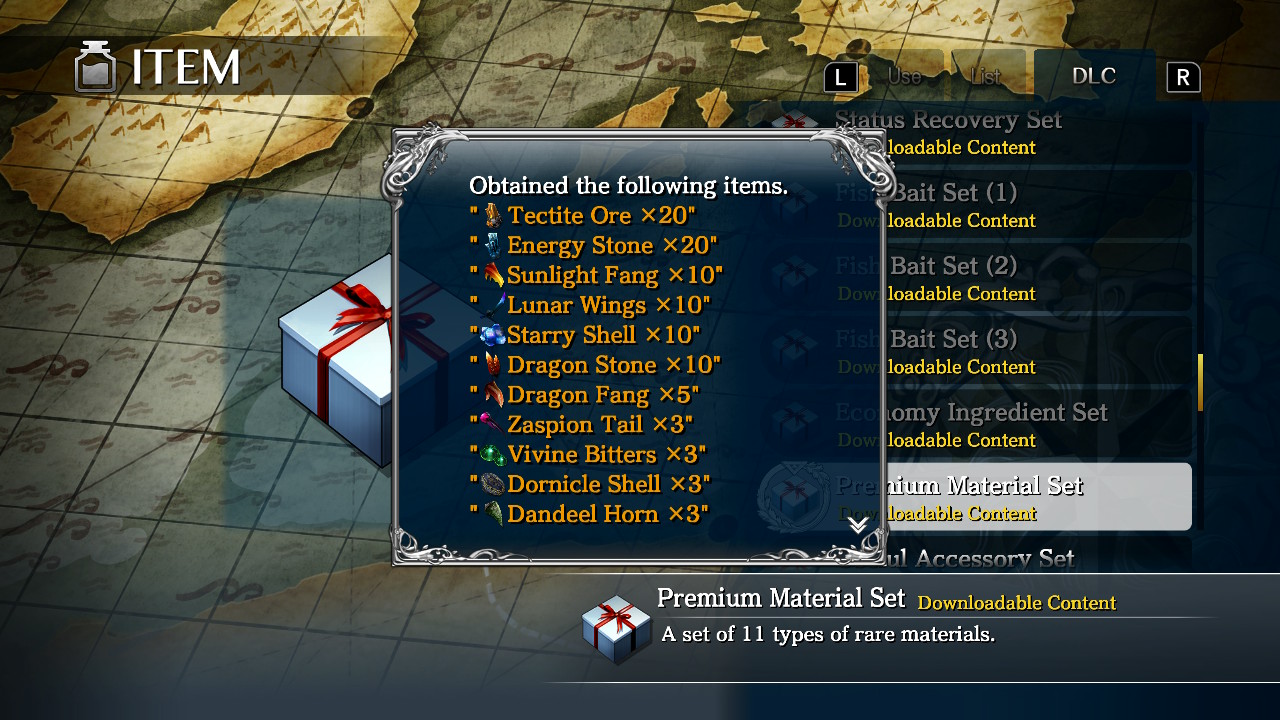Screen dimensions: 1280x720
Task: Switch to the Use tab
Action: click(x=903, y=74)
